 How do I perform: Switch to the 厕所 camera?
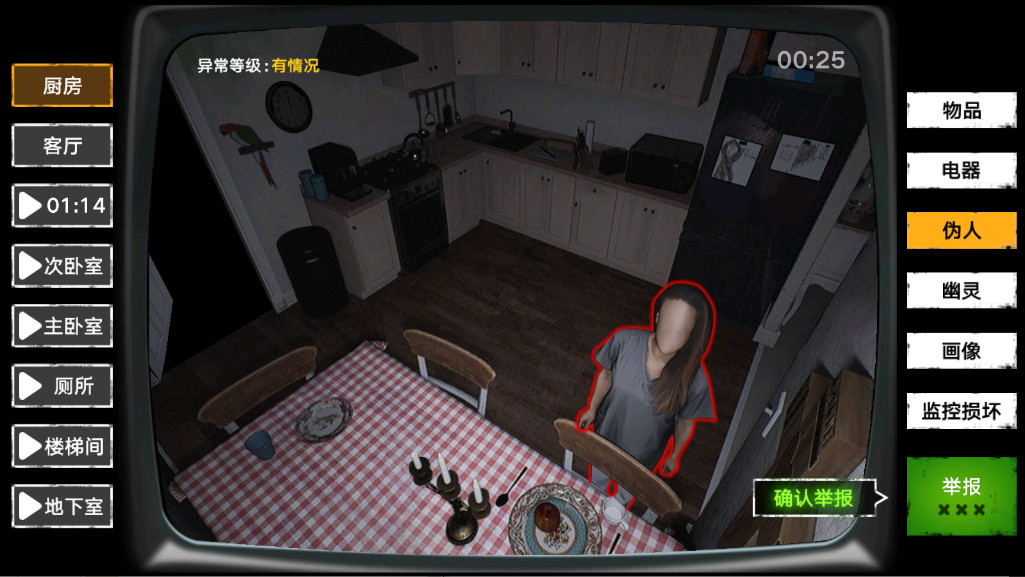62,386
